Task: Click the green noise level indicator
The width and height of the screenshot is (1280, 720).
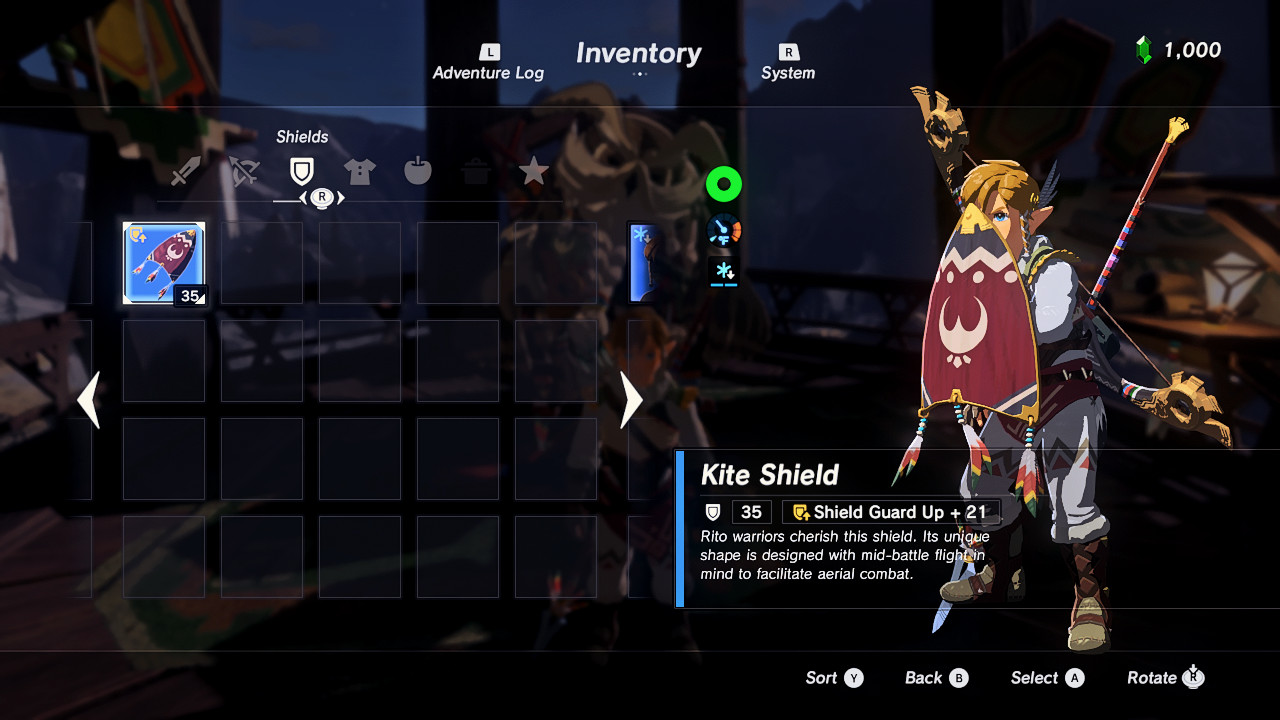Action: 723,184
